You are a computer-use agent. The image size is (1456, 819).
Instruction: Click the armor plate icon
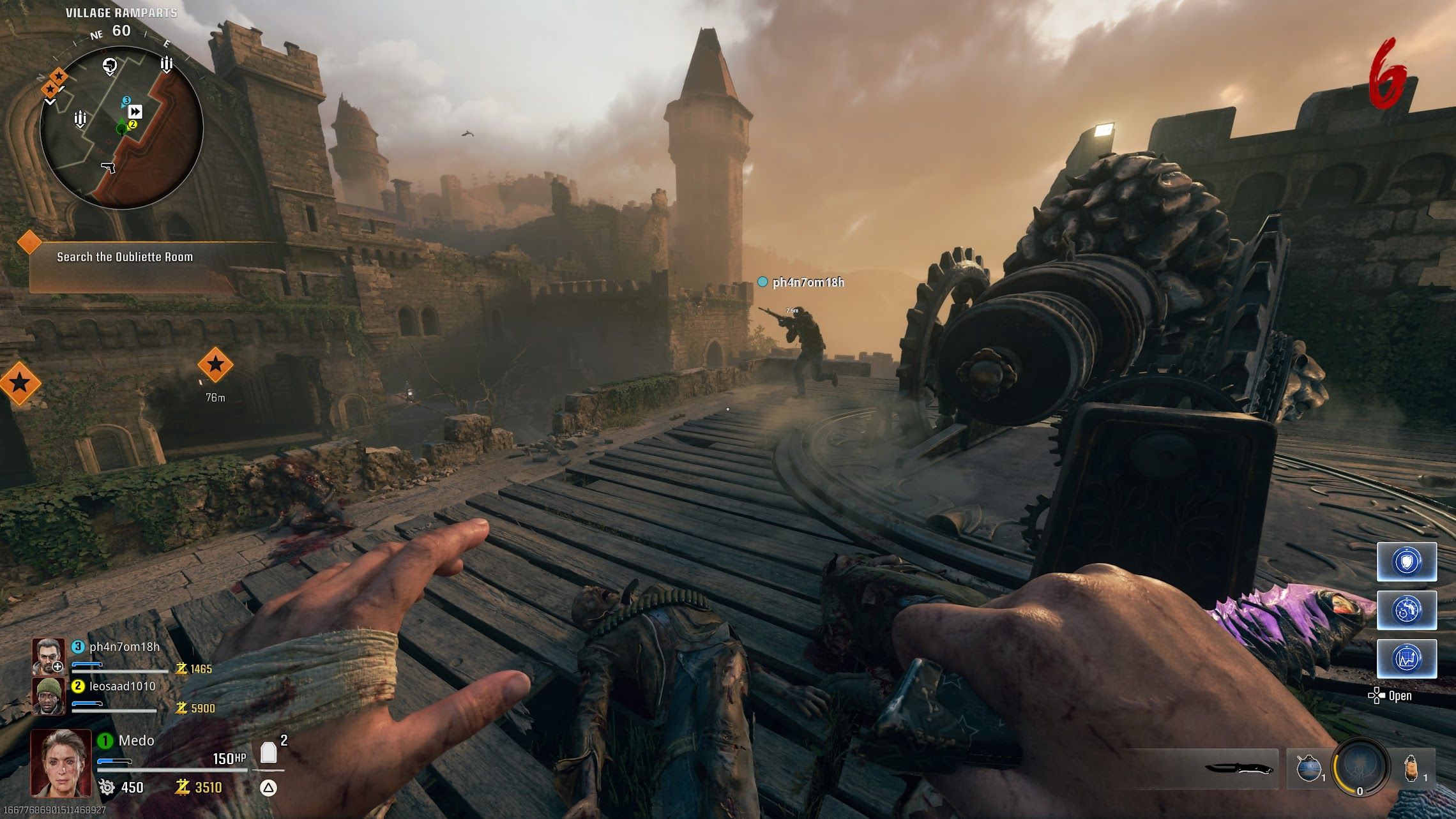coord(269,753)
